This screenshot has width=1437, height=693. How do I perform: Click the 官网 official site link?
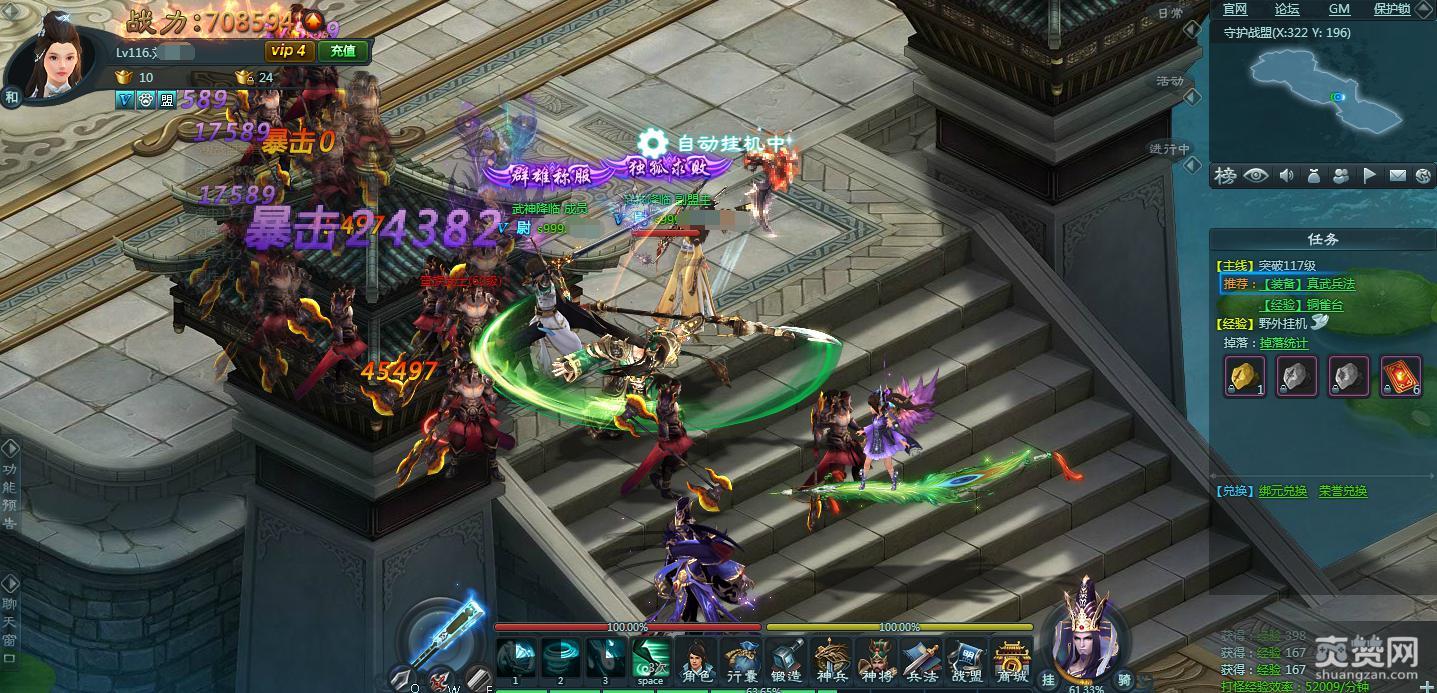click(x=1235, y=9)
